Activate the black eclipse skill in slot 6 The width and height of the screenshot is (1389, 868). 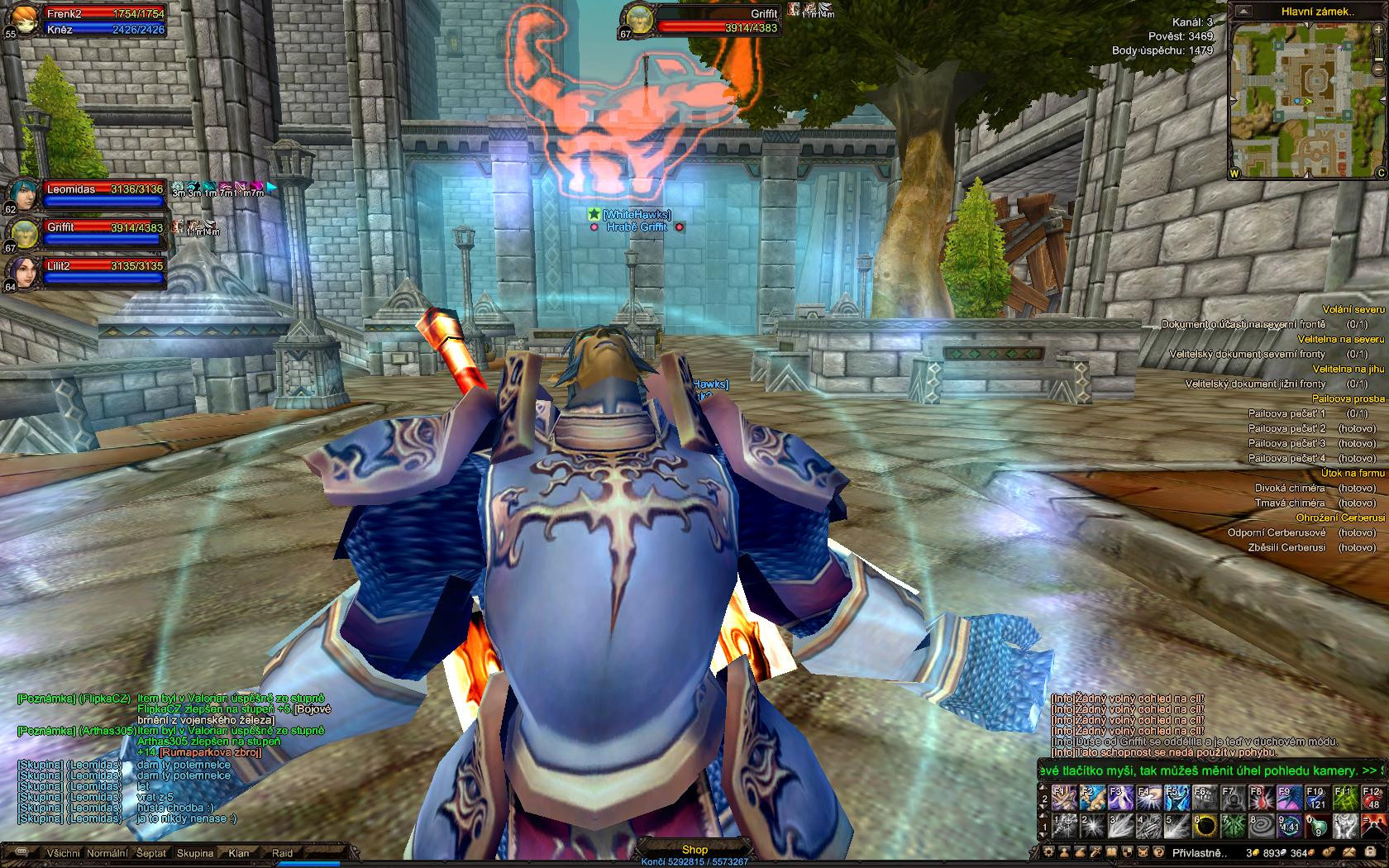pos(1208,825)
